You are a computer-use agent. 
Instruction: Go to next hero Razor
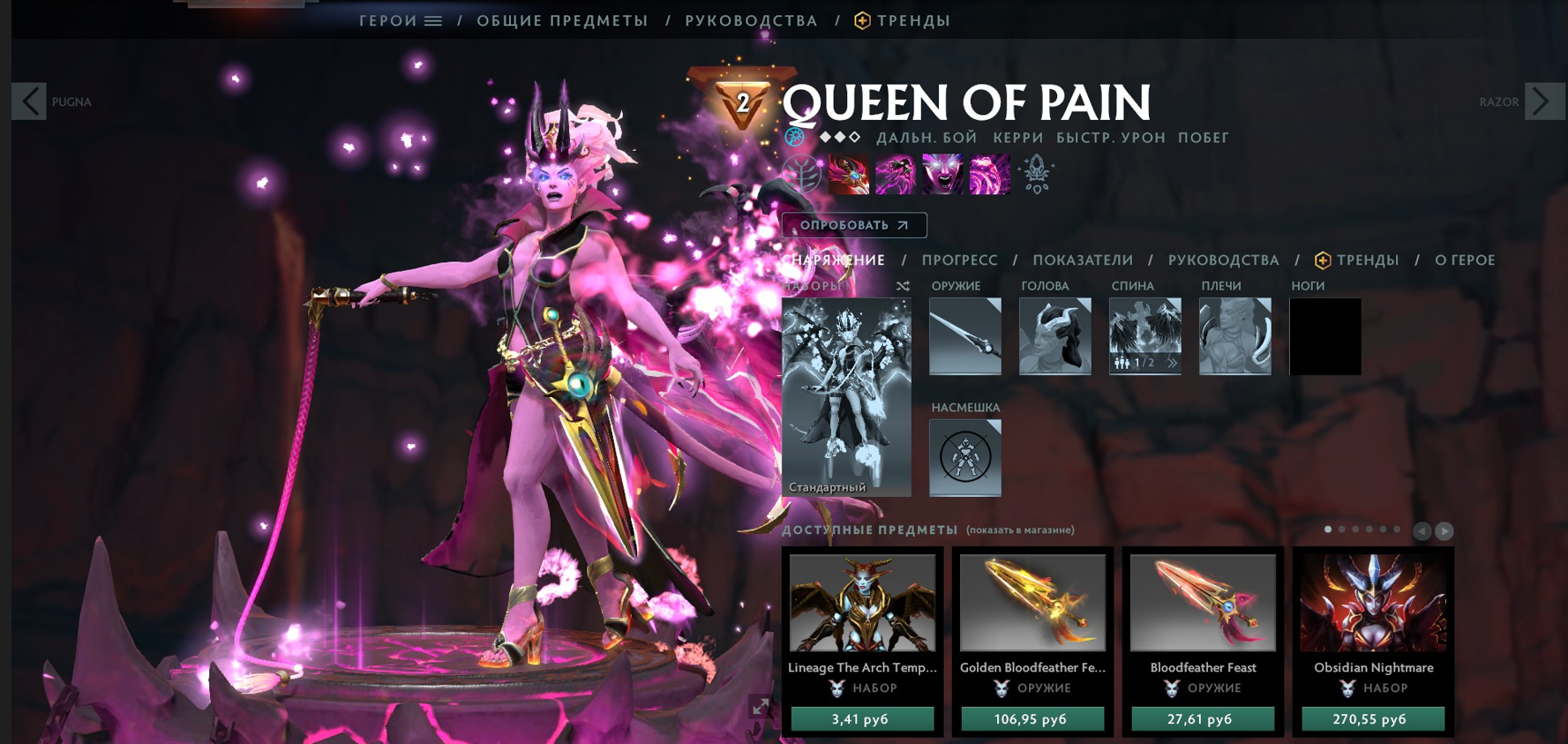[1543, 101]
